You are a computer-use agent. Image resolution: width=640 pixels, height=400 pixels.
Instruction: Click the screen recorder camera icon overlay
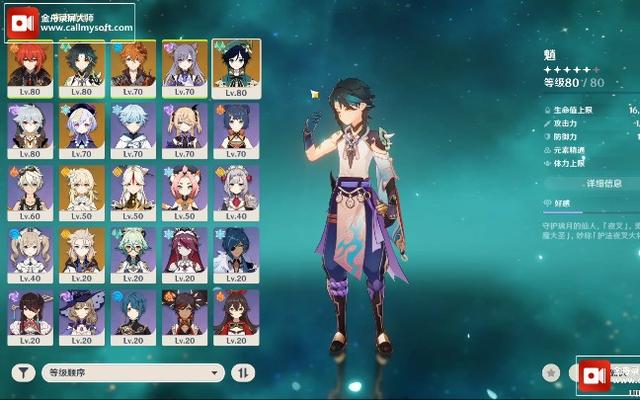pyautogui.click(x=595, y=375)
